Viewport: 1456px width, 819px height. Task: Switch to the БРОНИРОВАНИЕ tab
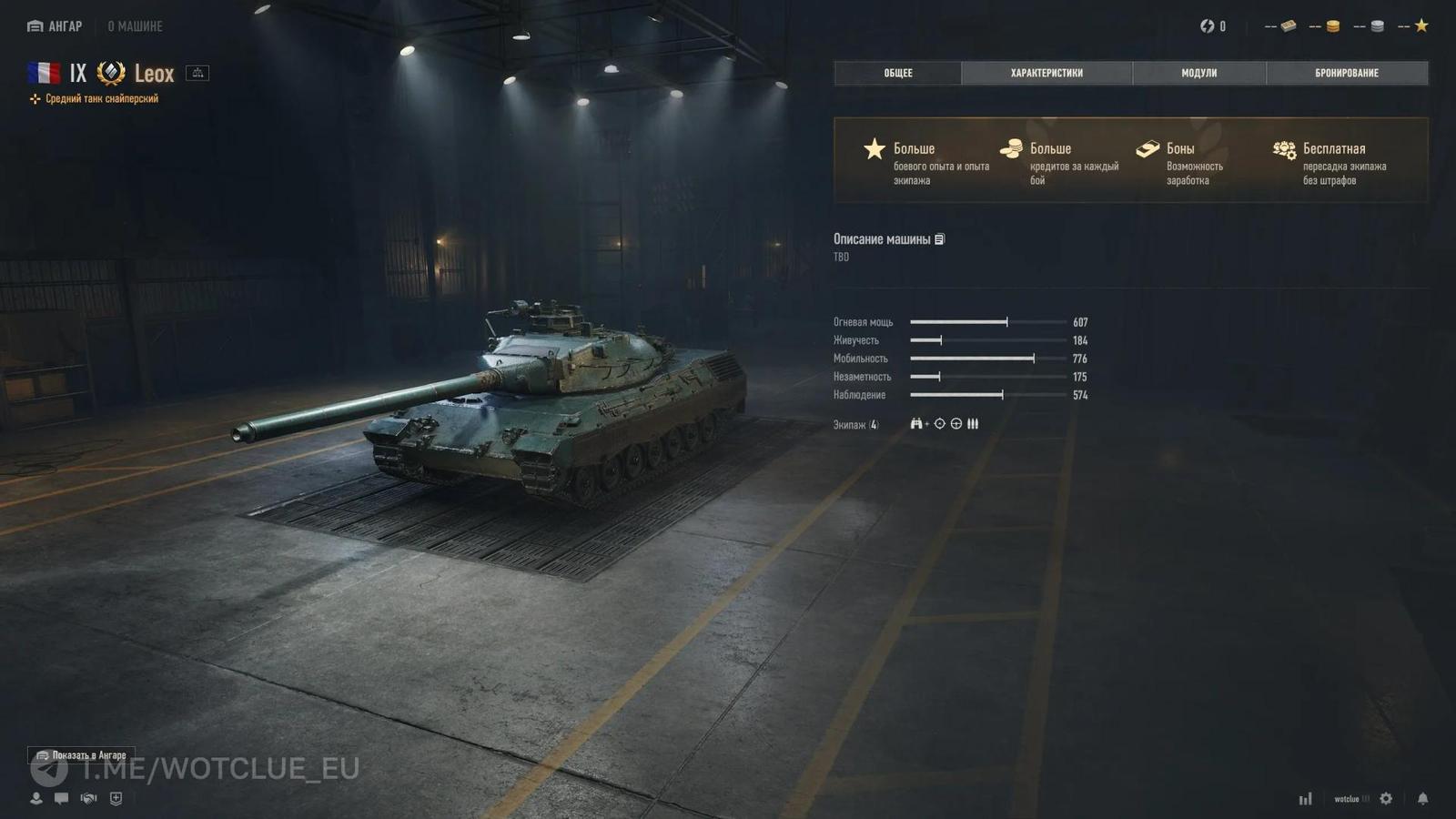(1347, 73)
